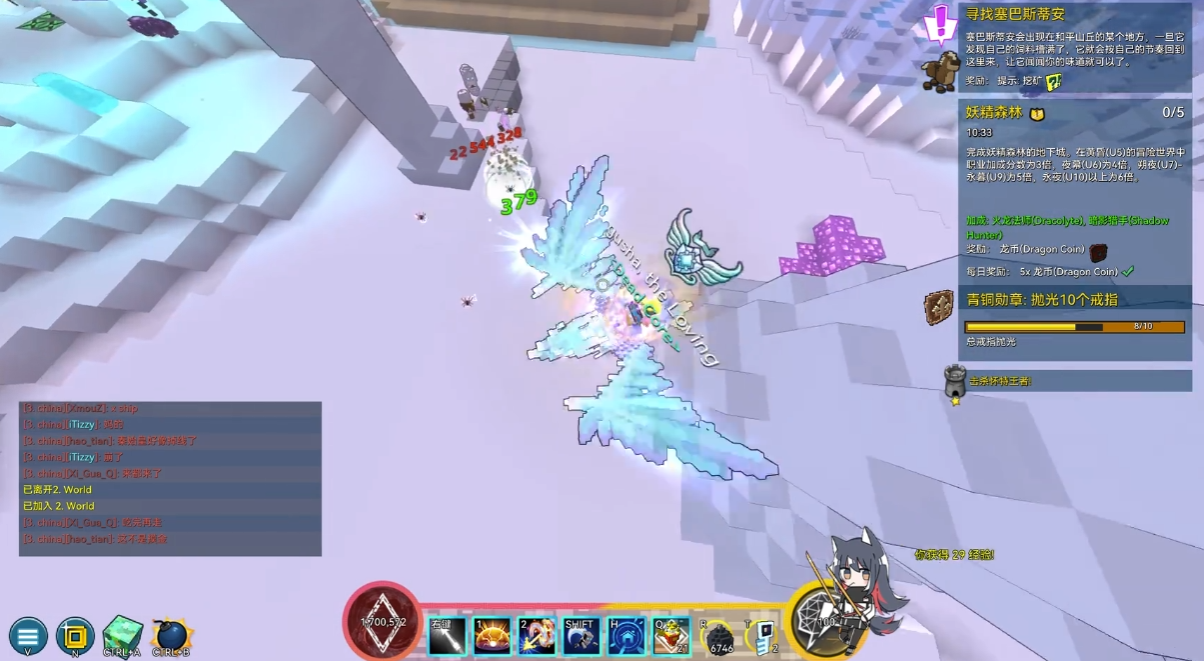The image size is (1204, 661).
Task: Click the golden square icon button
Action: [75, 636]
